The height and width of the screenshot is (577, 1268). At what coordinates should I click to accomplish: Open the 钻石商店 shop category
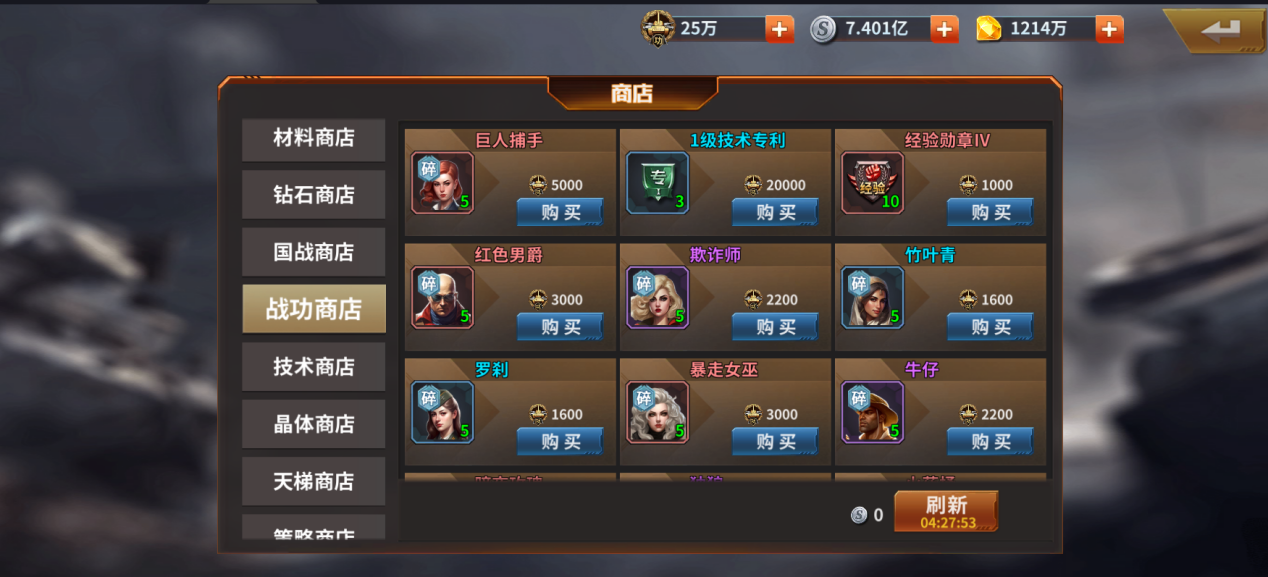click(313, 195)
